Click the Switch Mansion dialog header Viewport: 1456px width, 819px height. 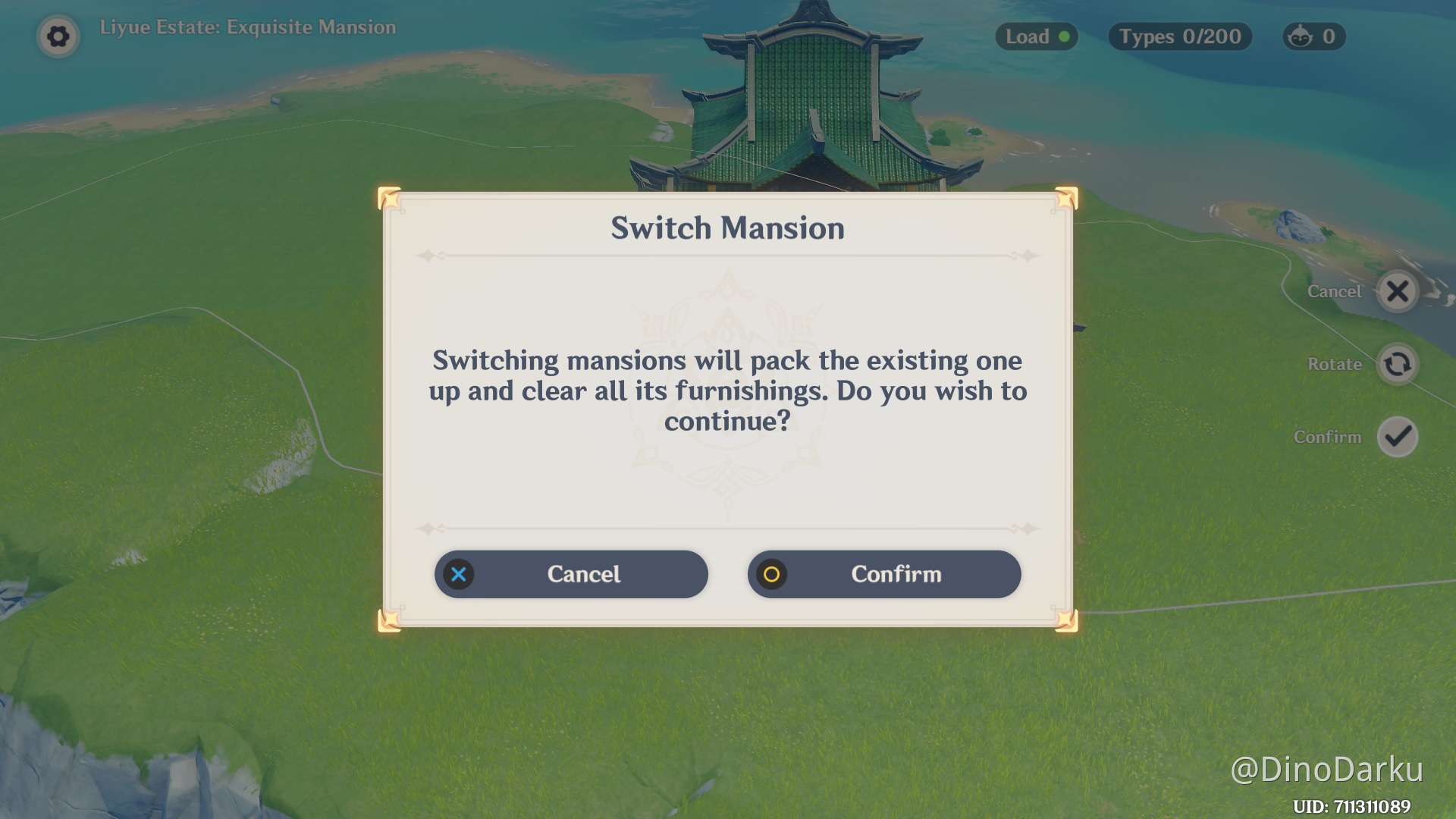[726, 227]
